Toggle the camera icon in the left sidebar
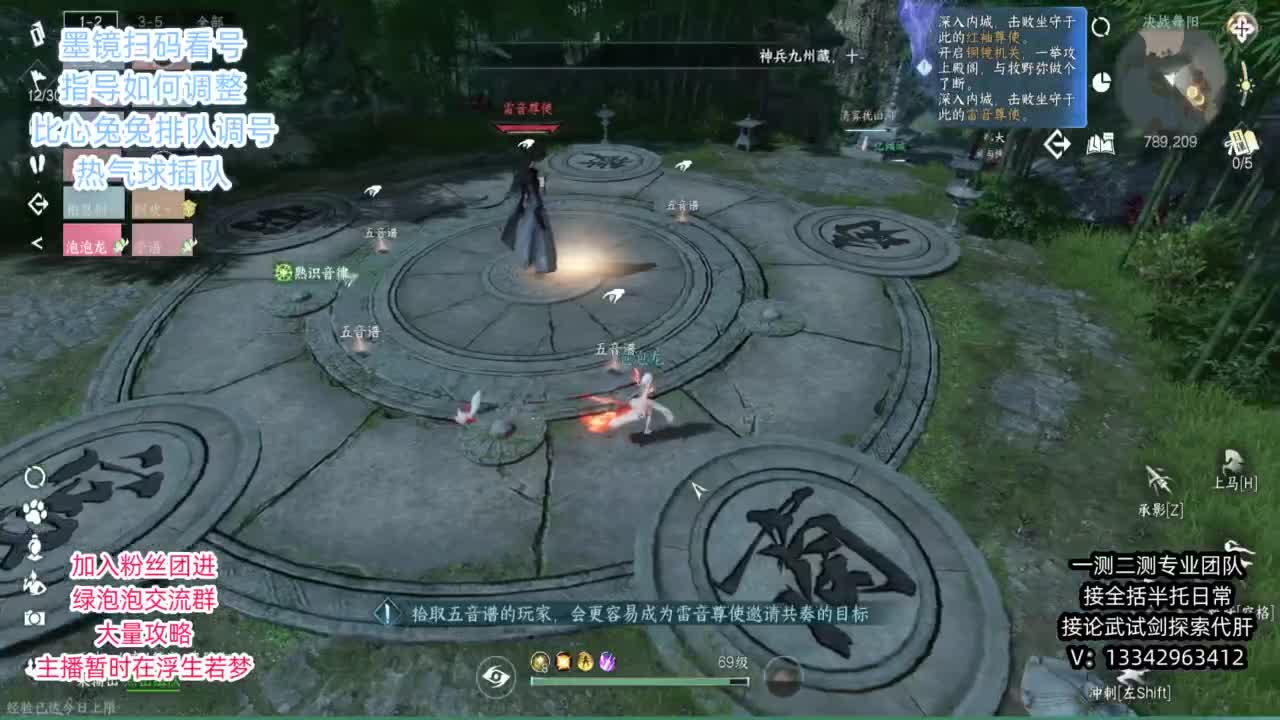The width and height of the screenshot is (1280, 720). pos(33,617)
